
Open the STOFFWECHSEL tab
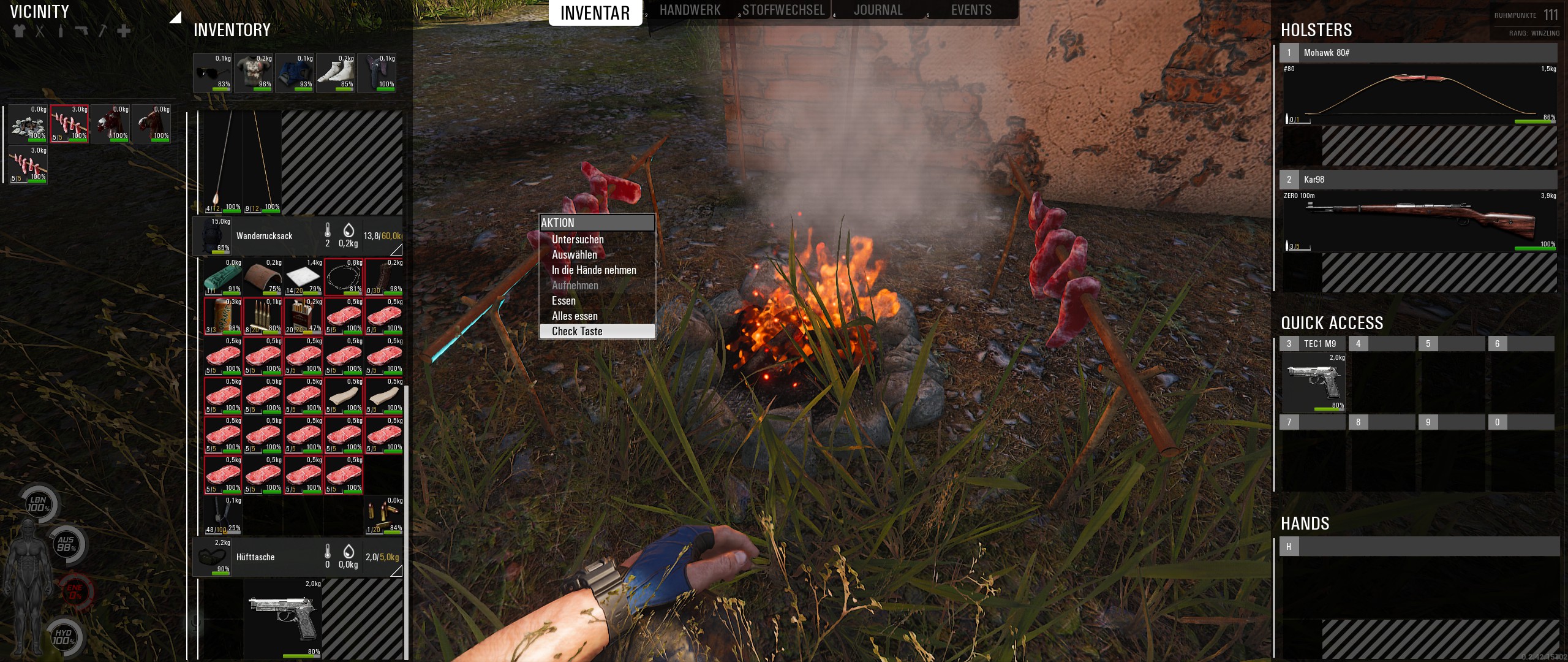click(x=783, y=10)
